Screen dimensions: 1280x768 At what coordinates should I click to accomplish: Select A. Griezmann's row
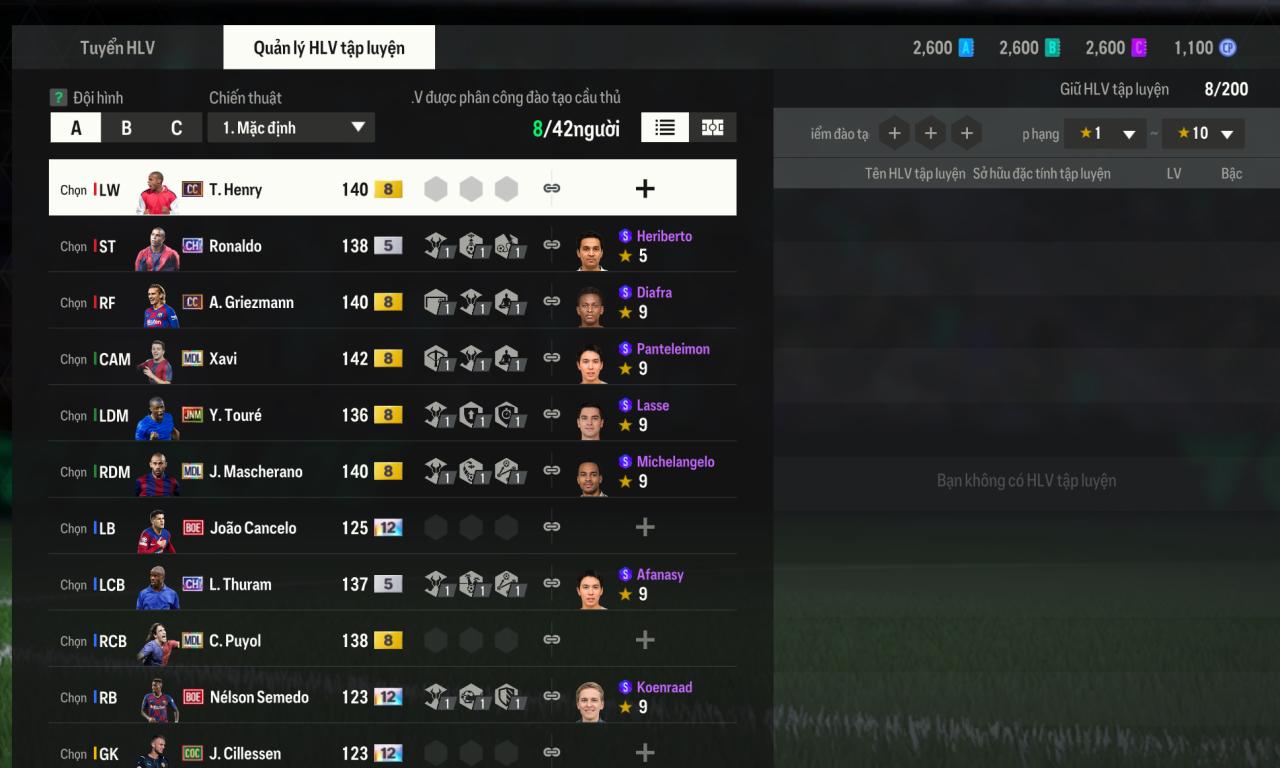point(251,302)
